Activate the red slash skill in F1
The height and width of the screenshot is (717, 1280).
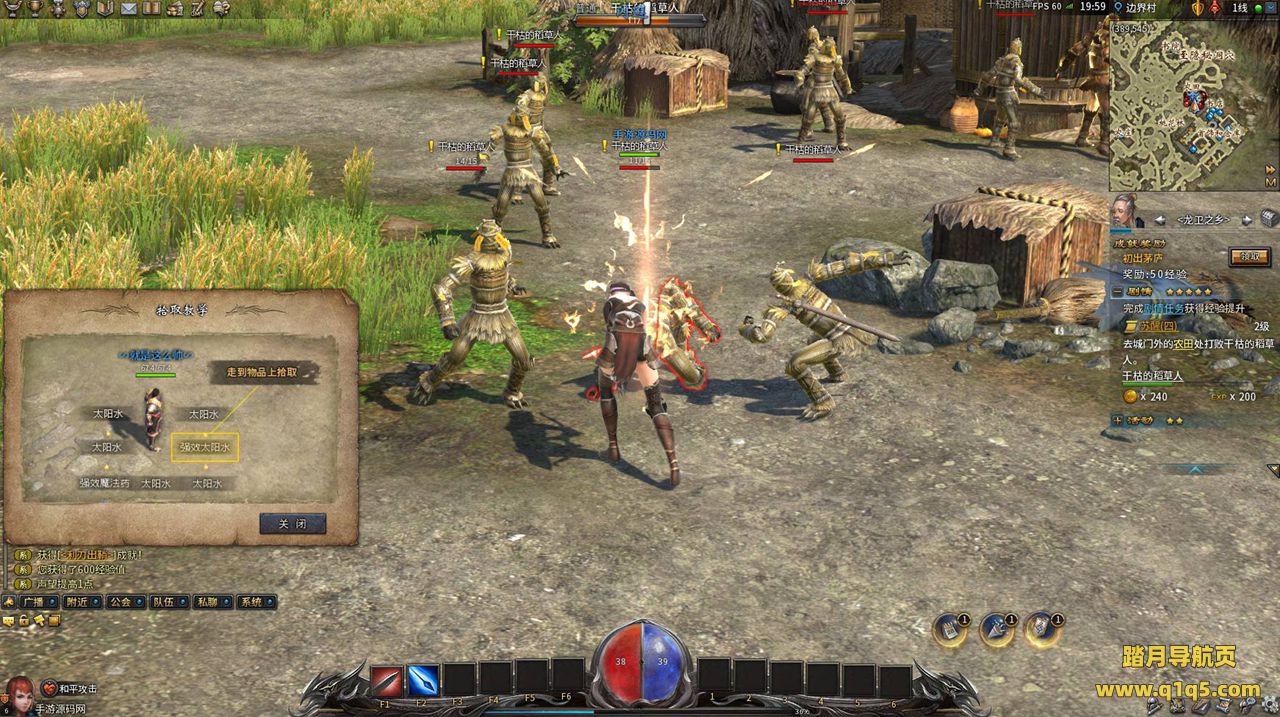(x=386, y=681)
